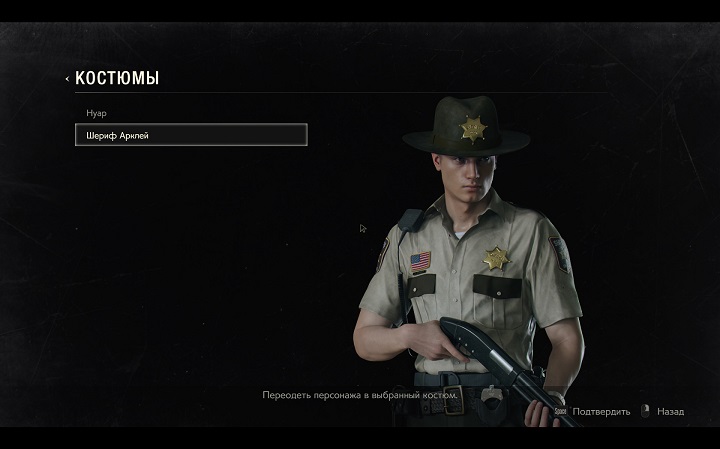Confirm costume with Подтвердить
The image size is (720, 449).
click(x=600, y=411)
